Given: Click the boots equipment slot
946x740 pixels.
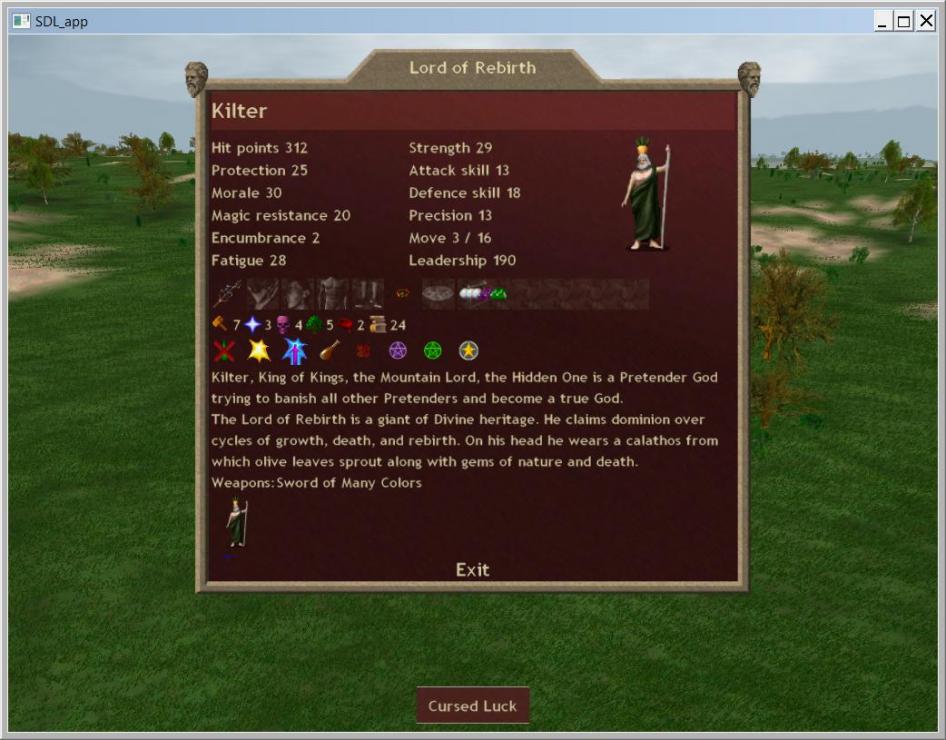Looking at the screenshot, I should click(367, 294).
